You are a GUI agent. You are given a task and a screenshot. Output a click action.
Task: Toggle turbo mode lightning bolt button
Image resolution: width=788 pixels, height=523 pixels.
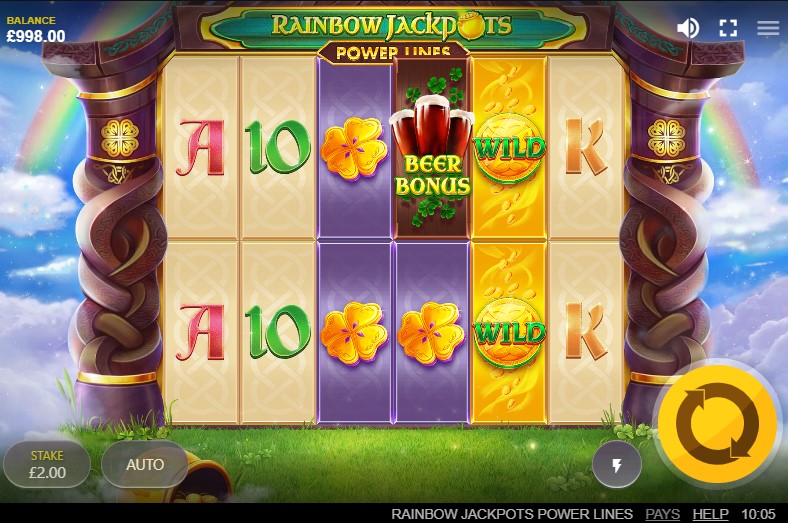[x=616, y=464]
